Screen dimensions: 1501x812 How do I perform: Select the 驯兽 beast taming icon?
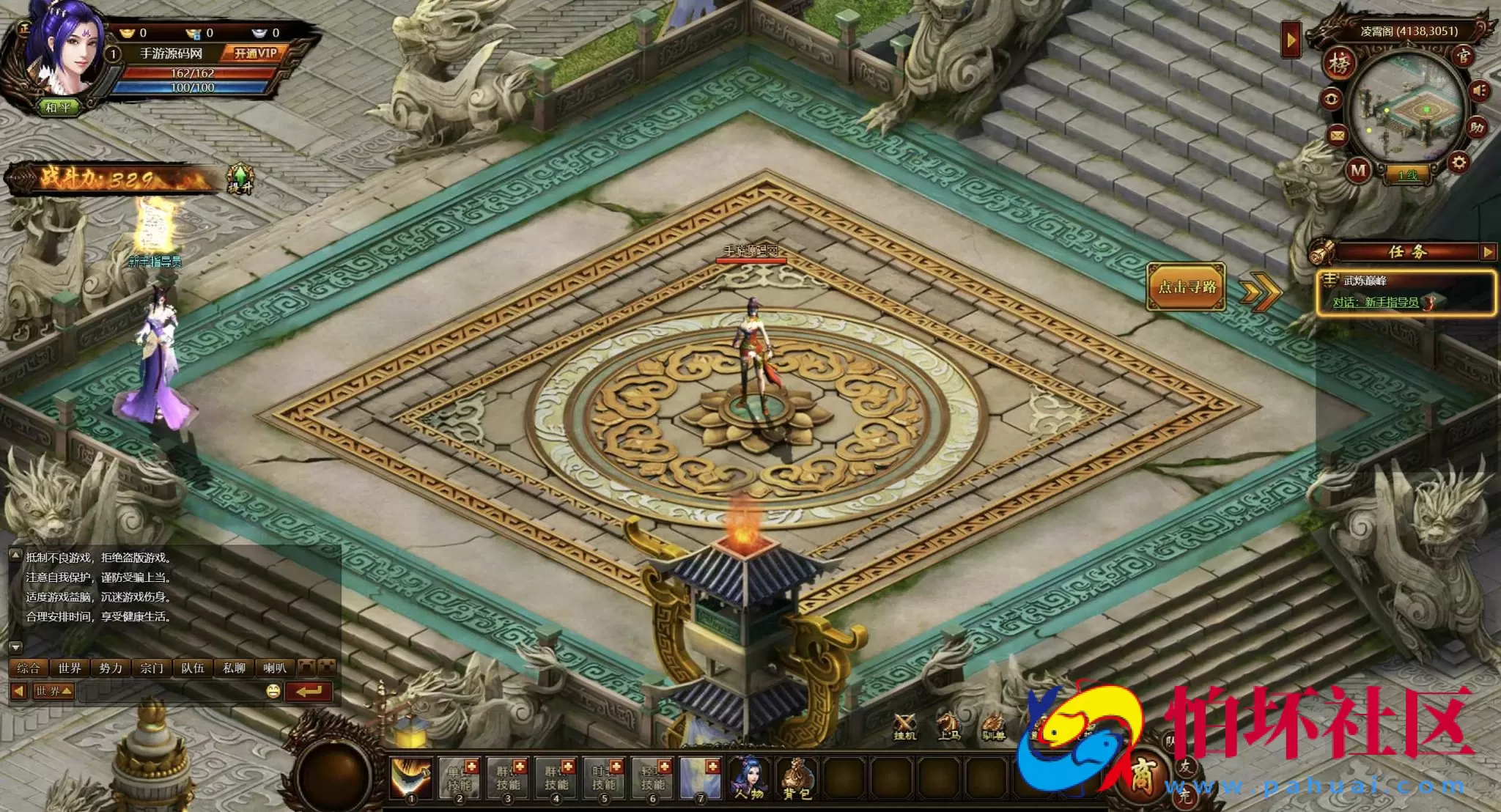993,720
